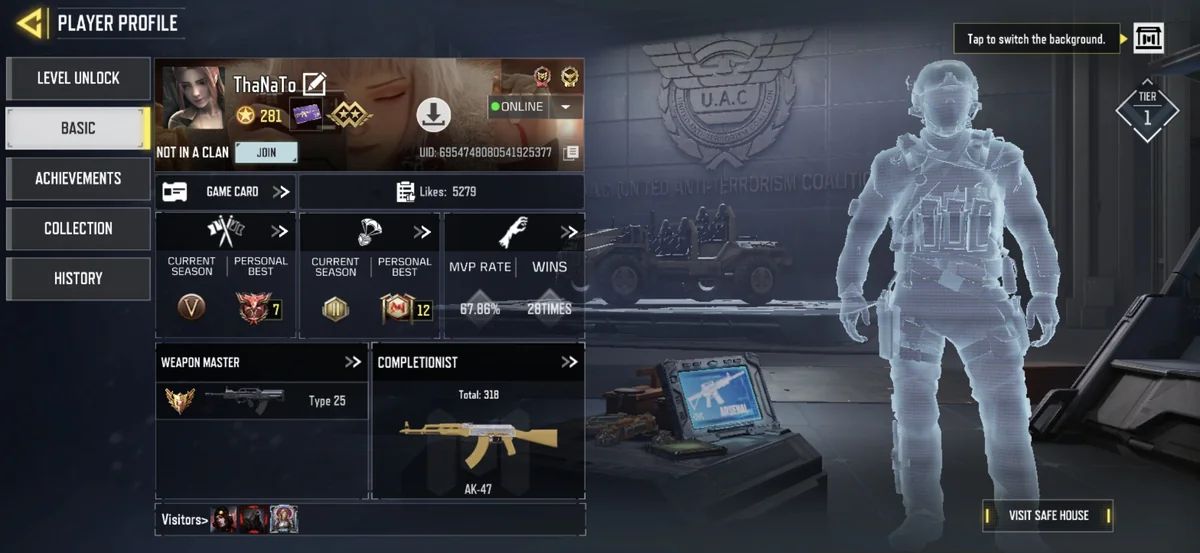Join a clan with the Join button
The width and height of the screenshot is (1200, 553).
pos(266,153)
